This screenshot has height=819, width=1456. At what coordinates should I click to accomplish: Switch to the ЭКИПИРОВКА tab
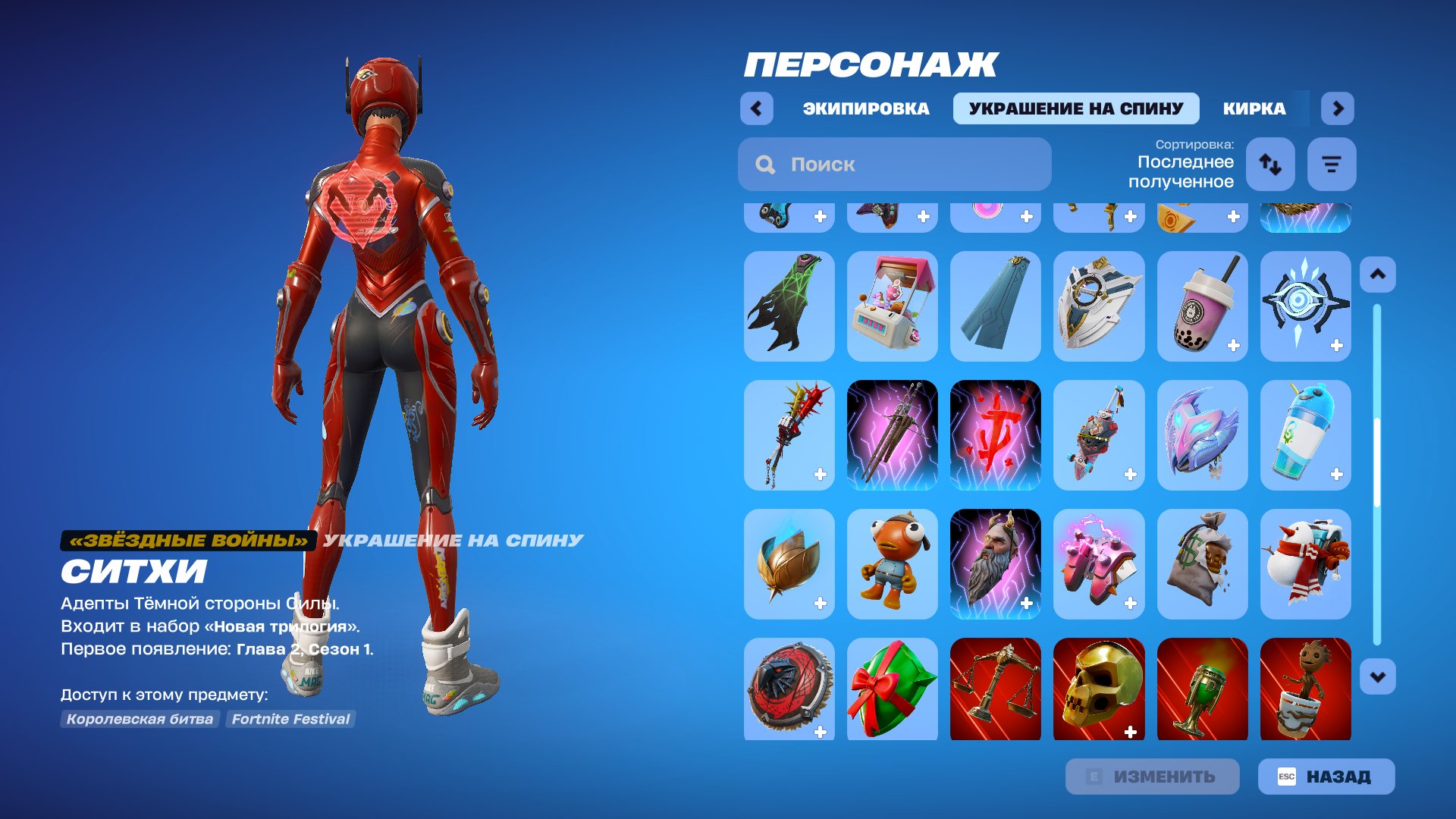pyautogui.click(x=864, y=108)
